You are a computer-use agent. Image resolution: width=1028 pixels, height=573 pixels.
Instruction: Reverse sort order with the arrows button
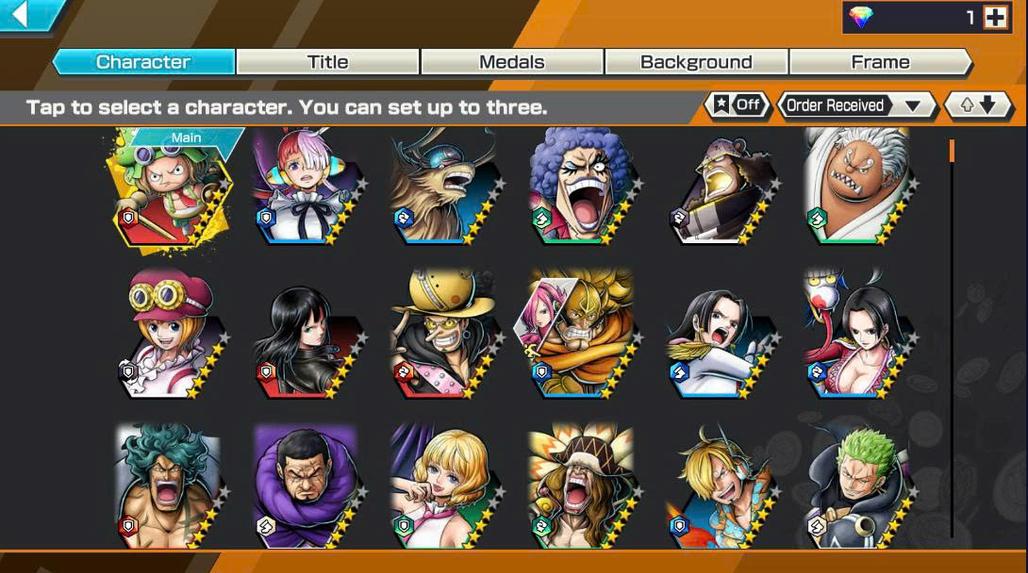979,105
